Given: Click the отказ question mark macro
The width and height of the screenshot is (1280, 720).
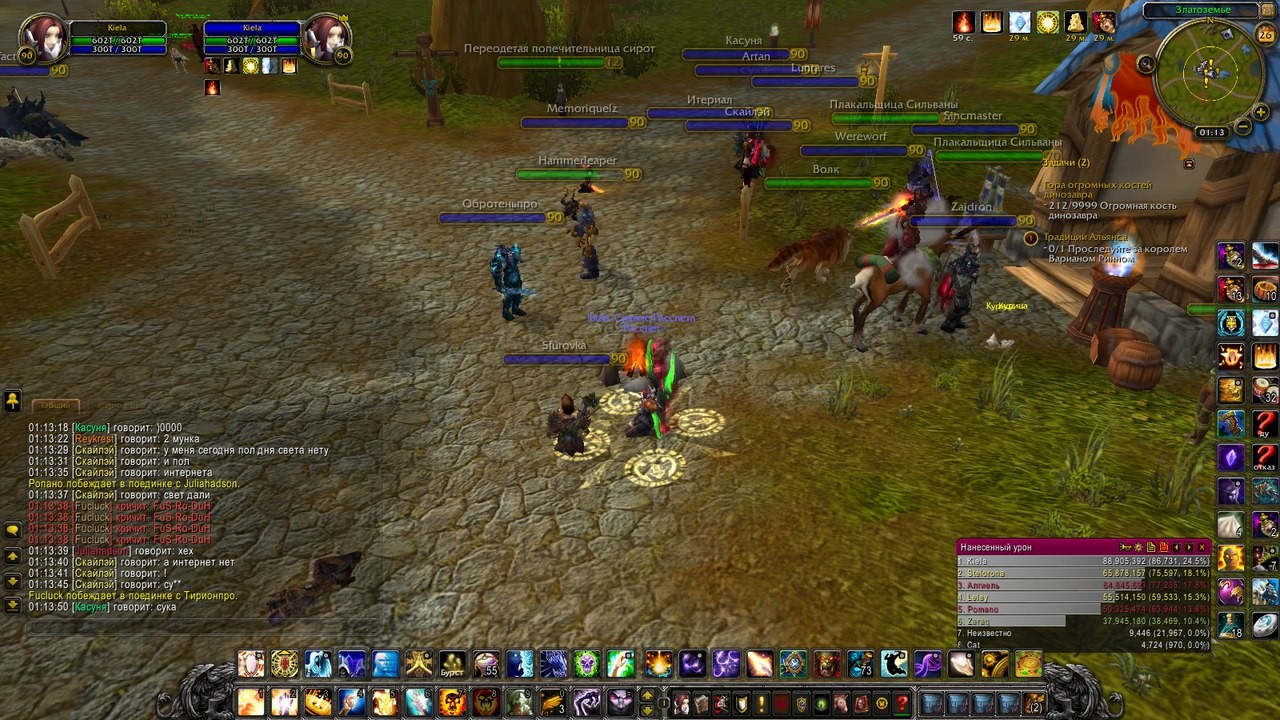Looking at the screenshot, I should tap(1265, 458).
